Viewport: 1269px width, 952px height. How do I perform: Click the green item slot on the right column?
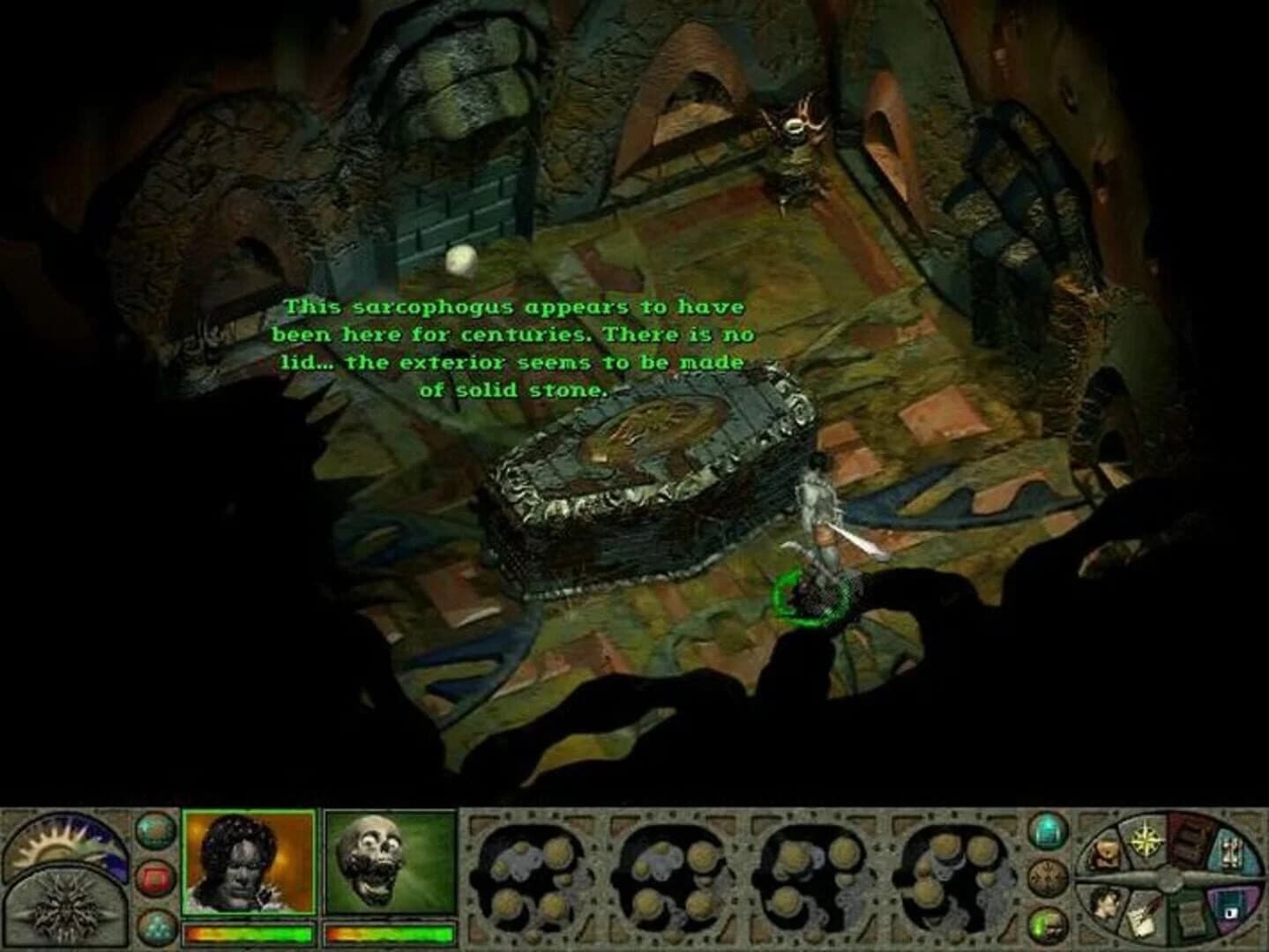[1048, 924]
